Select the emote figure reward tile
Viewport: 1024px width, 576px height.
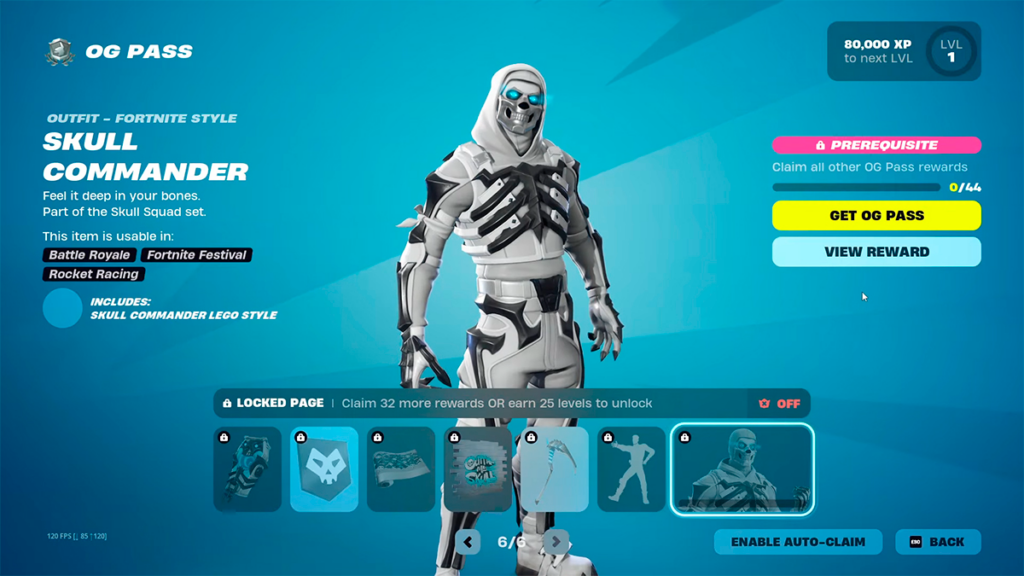pos(631,469)
